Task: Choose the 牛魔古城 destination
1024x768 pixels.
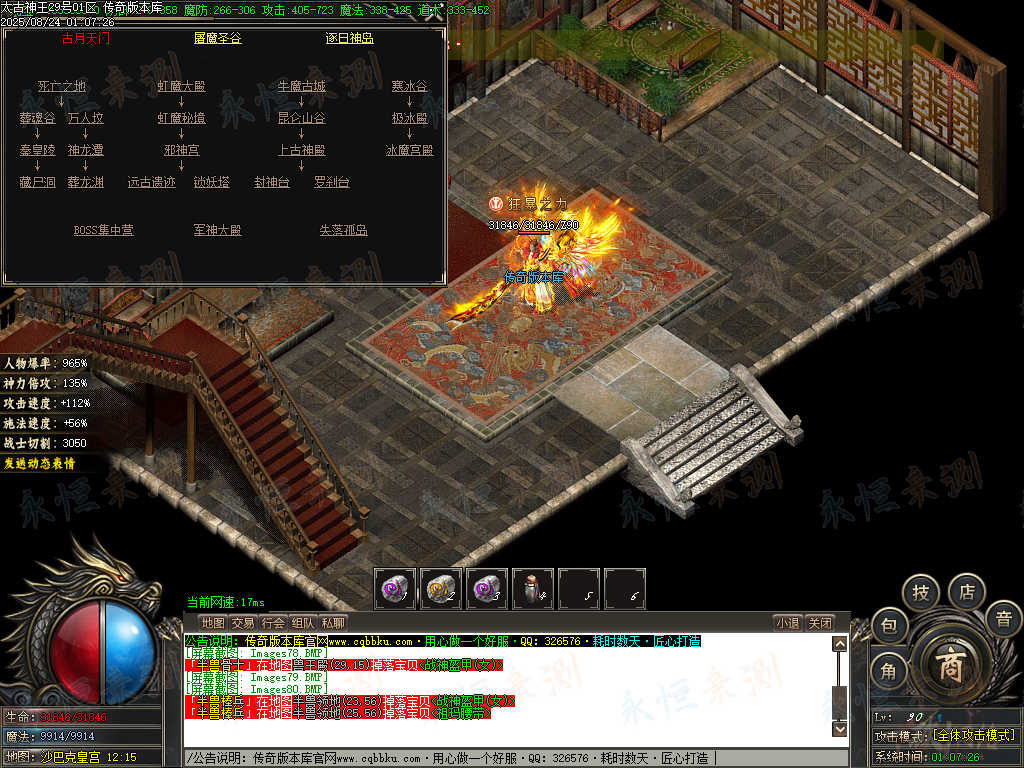Action: pos(301,86)
